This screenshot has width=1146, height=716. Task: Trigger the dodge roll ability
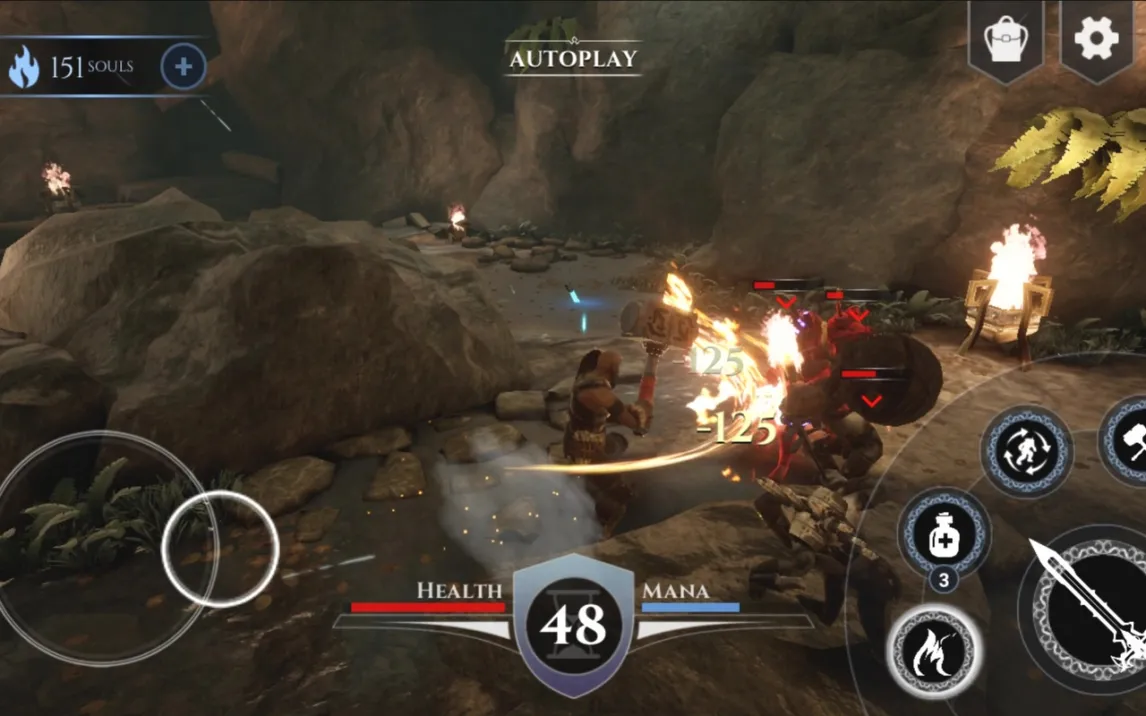(1026, 451)
